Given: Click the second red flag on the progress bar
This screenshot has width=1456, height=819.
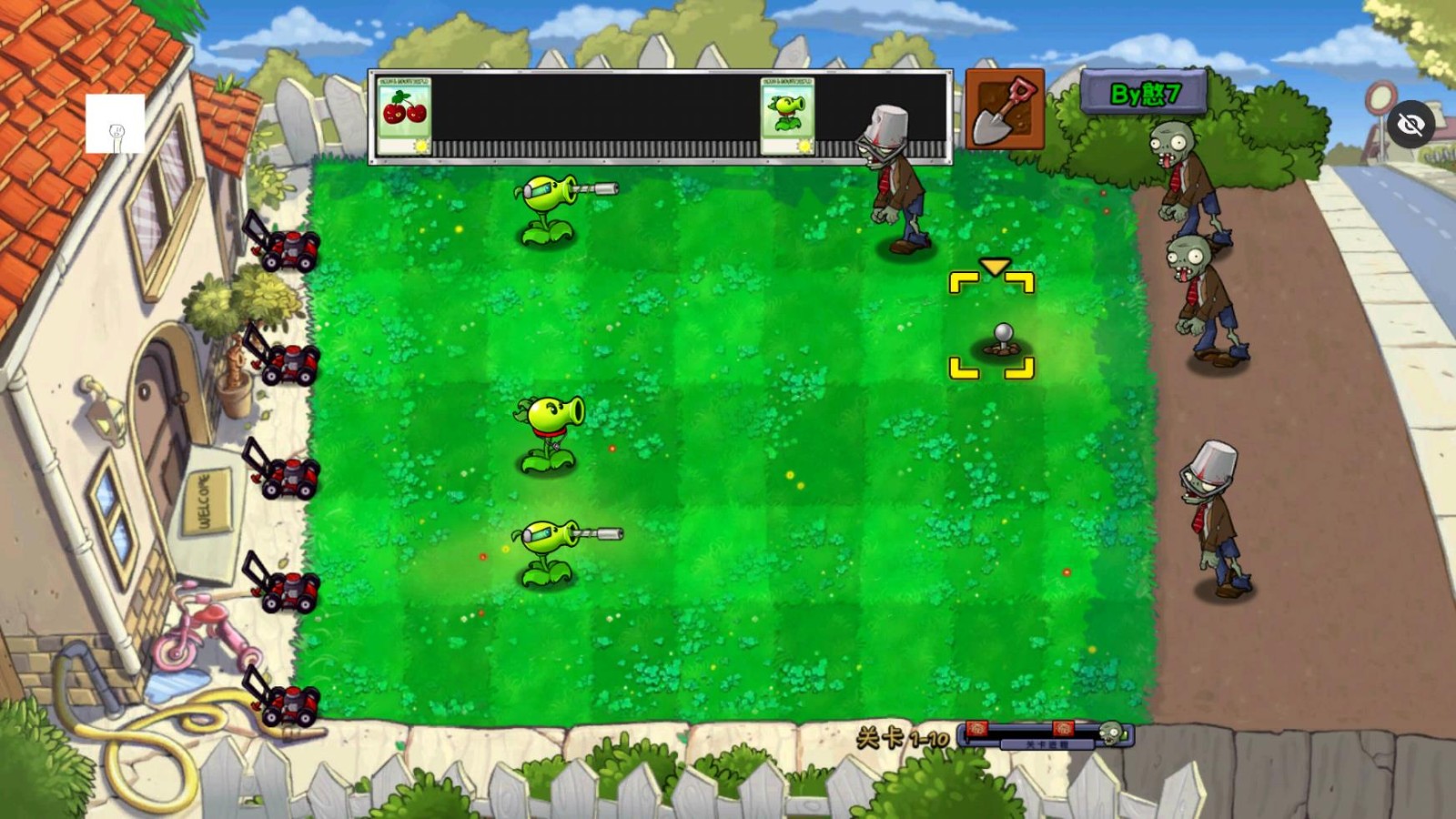Looking at the screenshot, I should coord(1063,728).
